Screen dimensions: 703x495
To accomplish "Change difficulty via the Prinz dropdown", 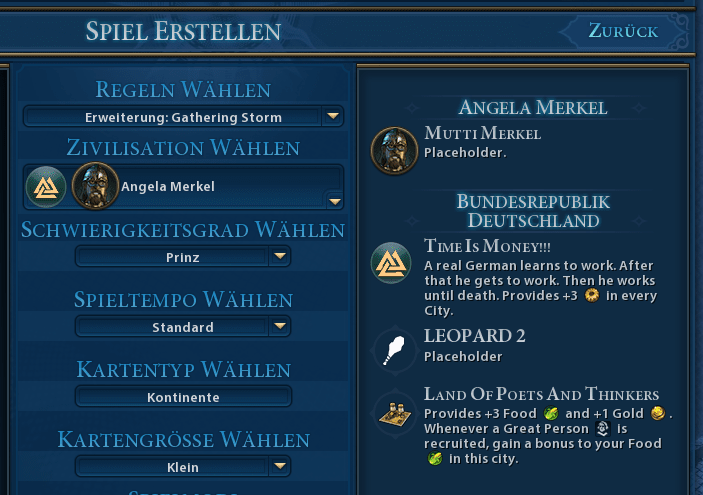I will (x=183, y=257).
